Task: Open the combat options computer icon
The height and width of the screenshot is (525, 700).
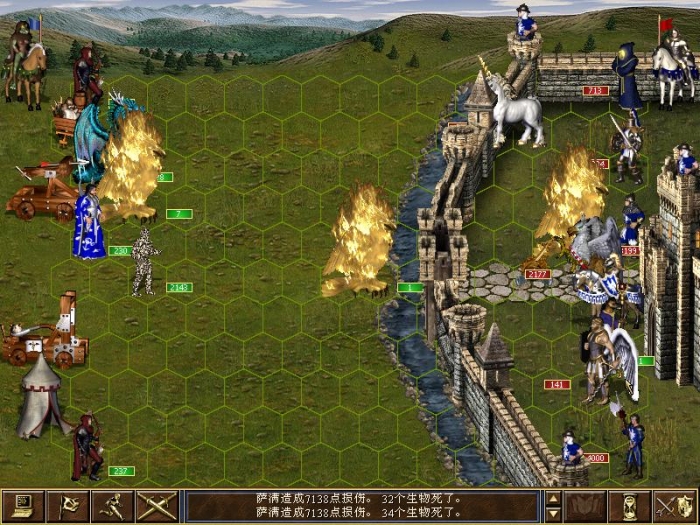Action: click(23, 506)
